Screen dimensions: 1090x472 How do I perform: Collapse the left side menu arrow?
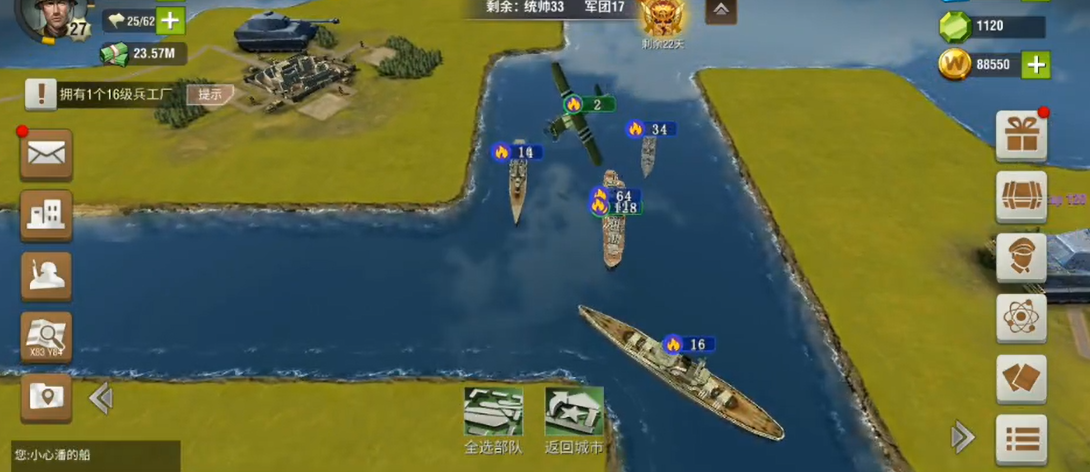100,398
